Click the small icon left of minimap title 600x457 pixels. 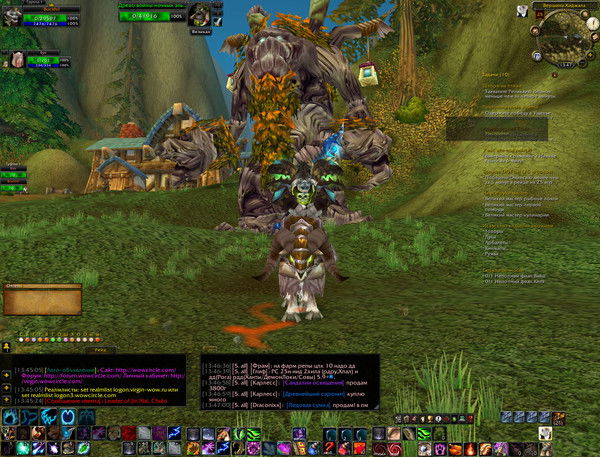click(x=522, y=10)
